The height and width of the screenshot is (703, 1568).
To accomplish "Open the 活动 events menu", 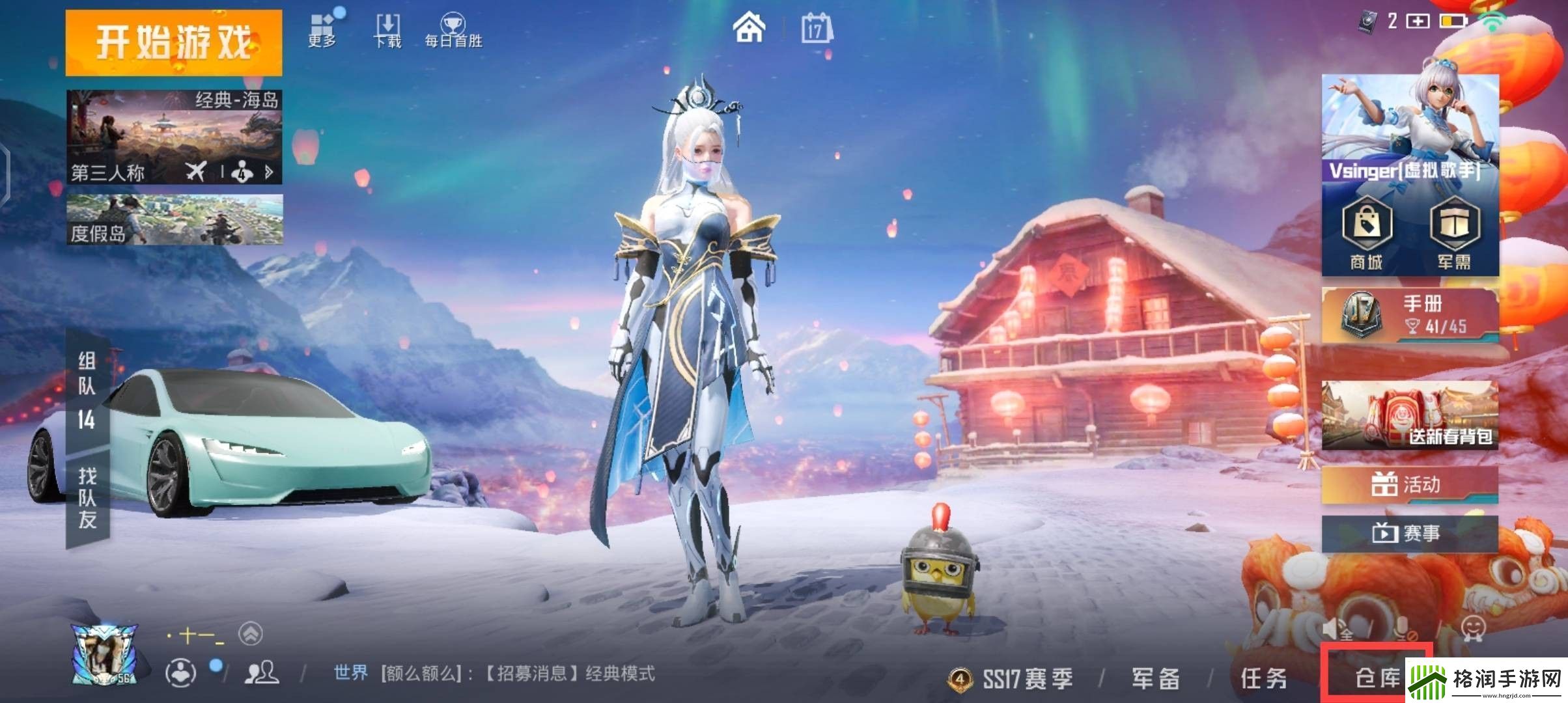I will [1410, 485].
